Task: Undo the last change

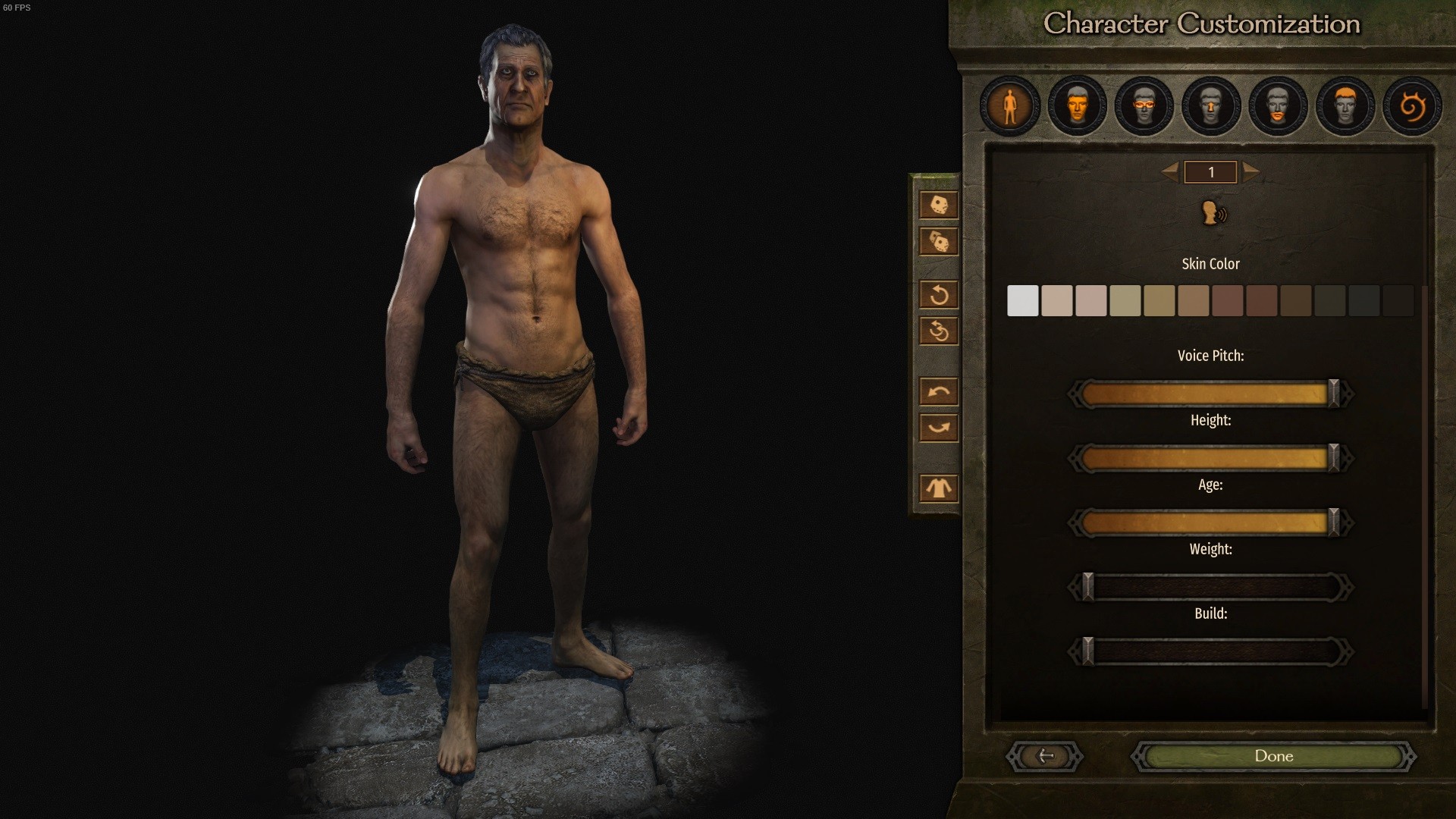Action: point(939,392)
